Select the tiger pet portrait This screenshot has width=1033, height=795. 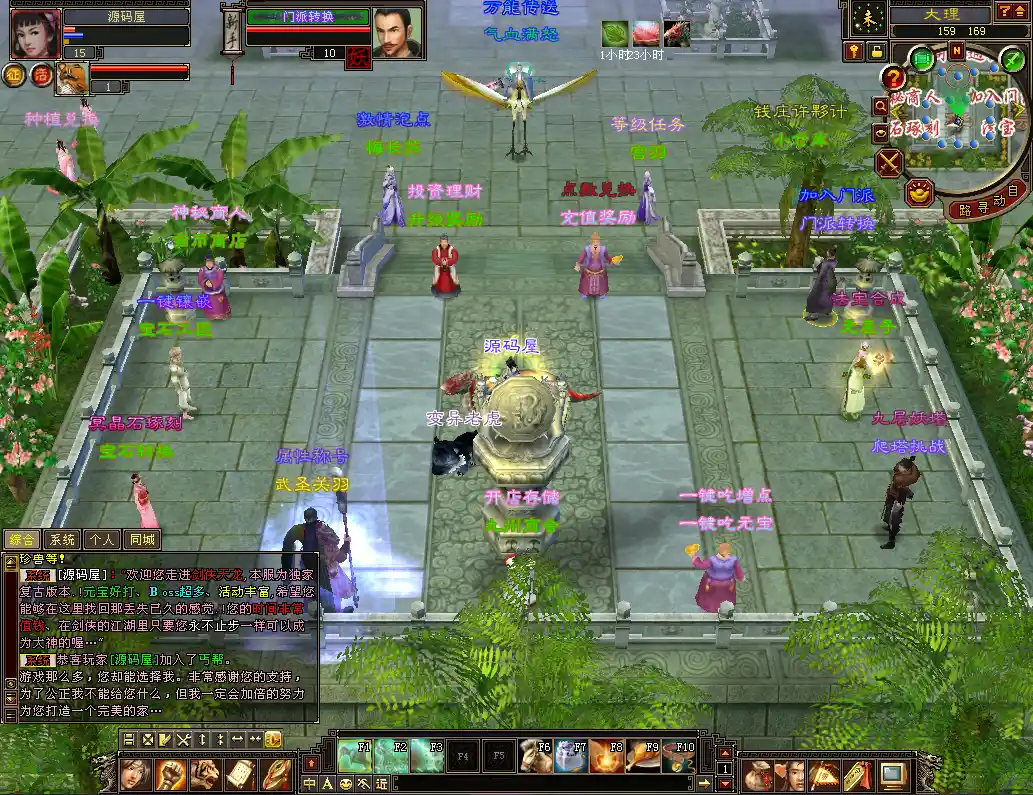pos(70,78)
